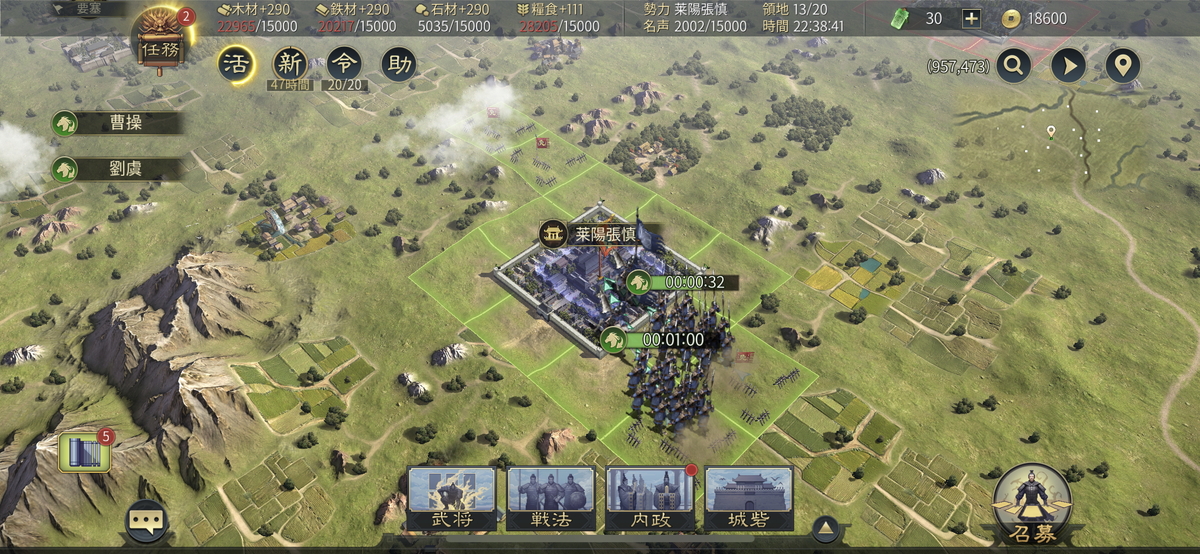The width and height of the screenshot is (1200, 554).
Task: Click the play arrow map button
Action: click(x=1068, y=66)
